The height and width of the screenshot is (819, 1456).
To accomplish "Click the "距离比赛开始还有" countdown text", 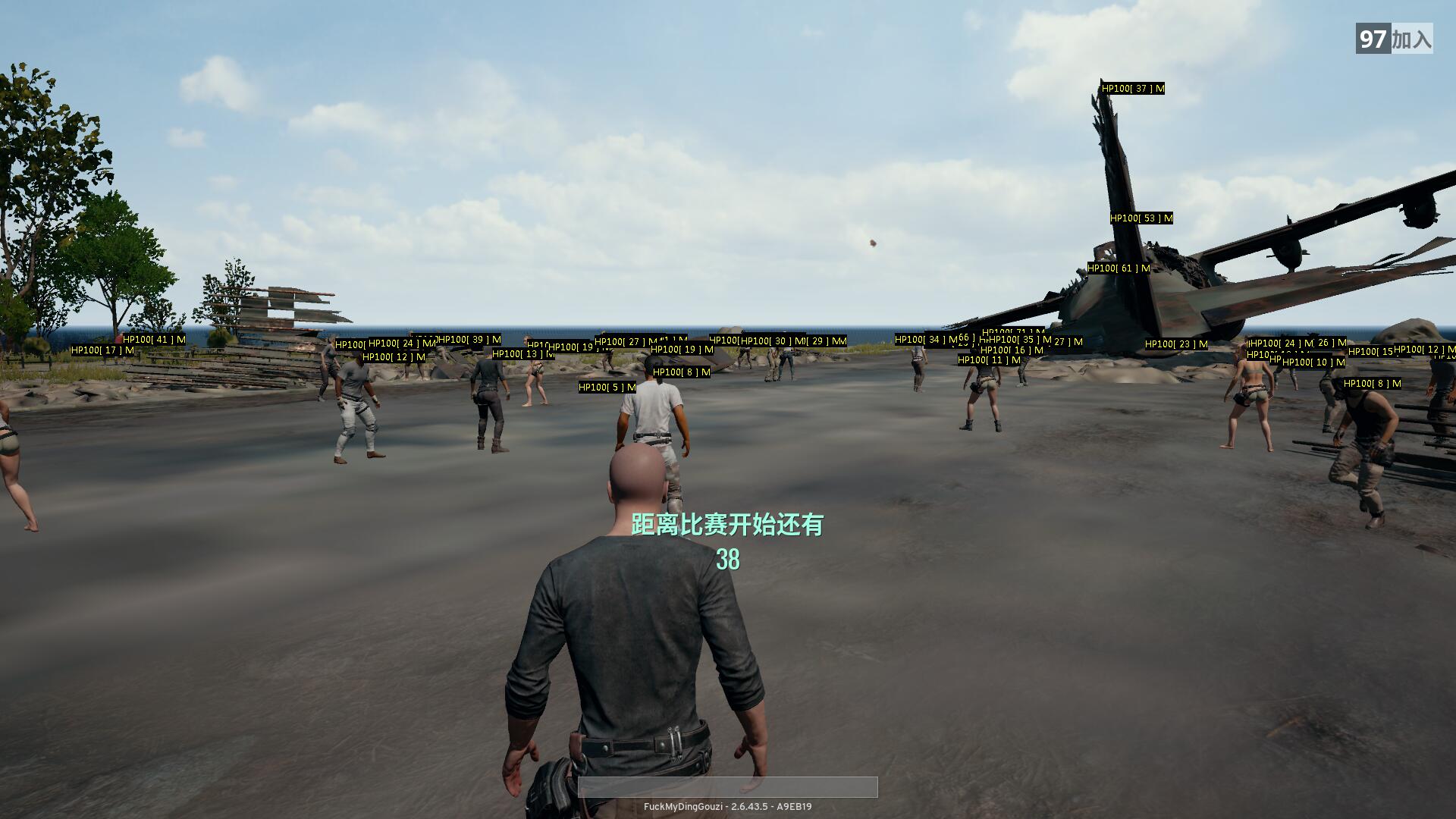I will [728, 523].
